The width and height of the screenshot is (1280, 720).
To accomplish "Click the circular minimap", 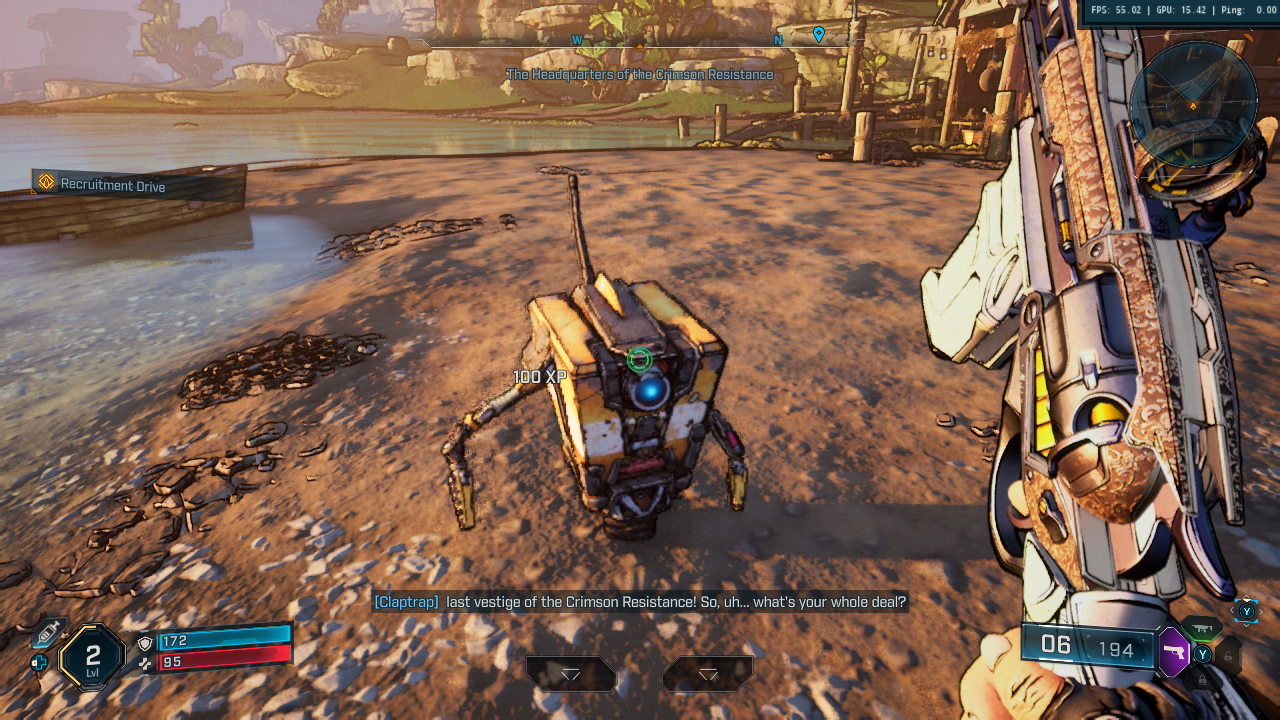I will coord(1192,103).
